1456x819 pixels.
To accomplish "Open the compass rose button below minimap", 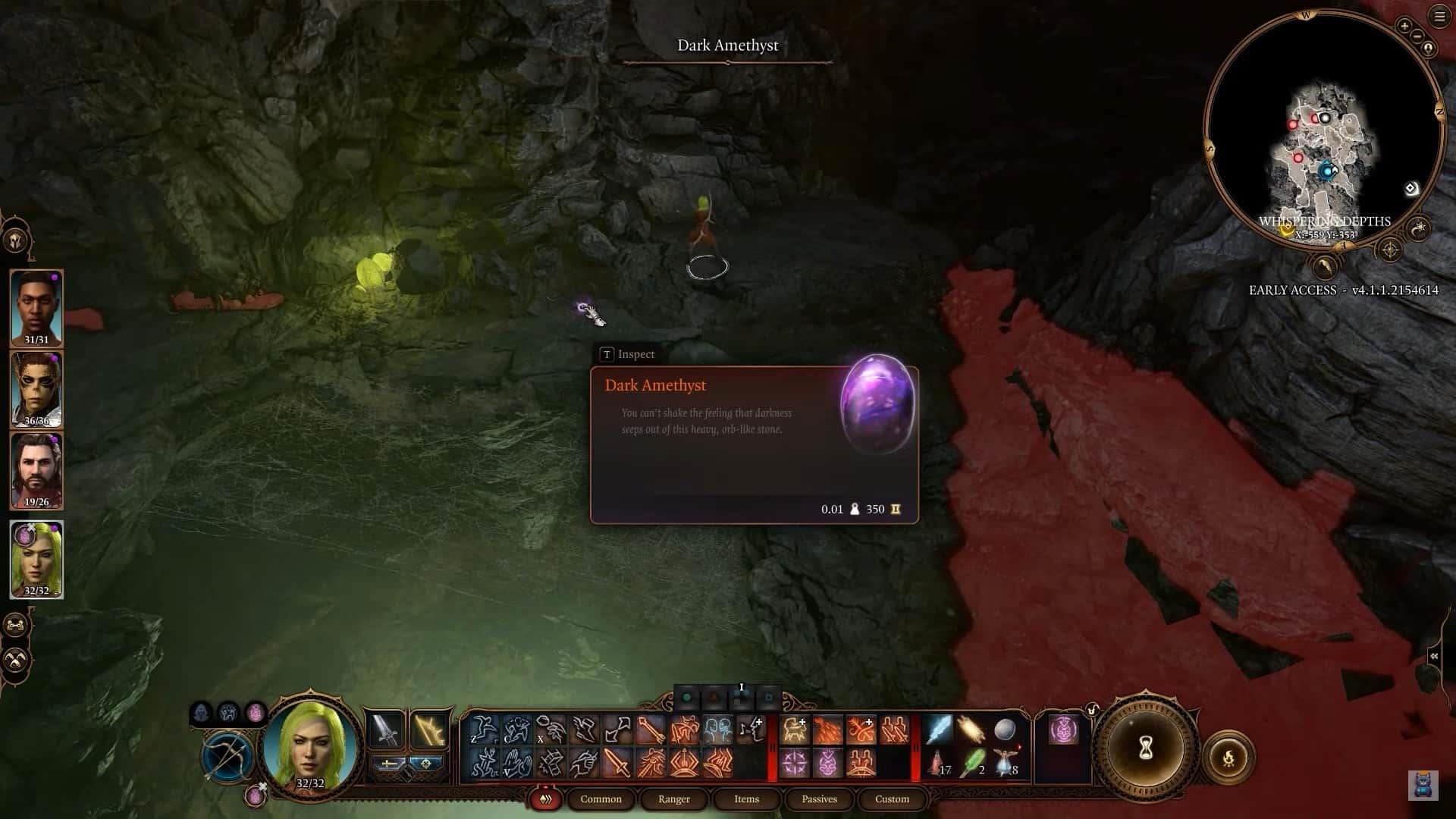I will [x=1390, y=249].
